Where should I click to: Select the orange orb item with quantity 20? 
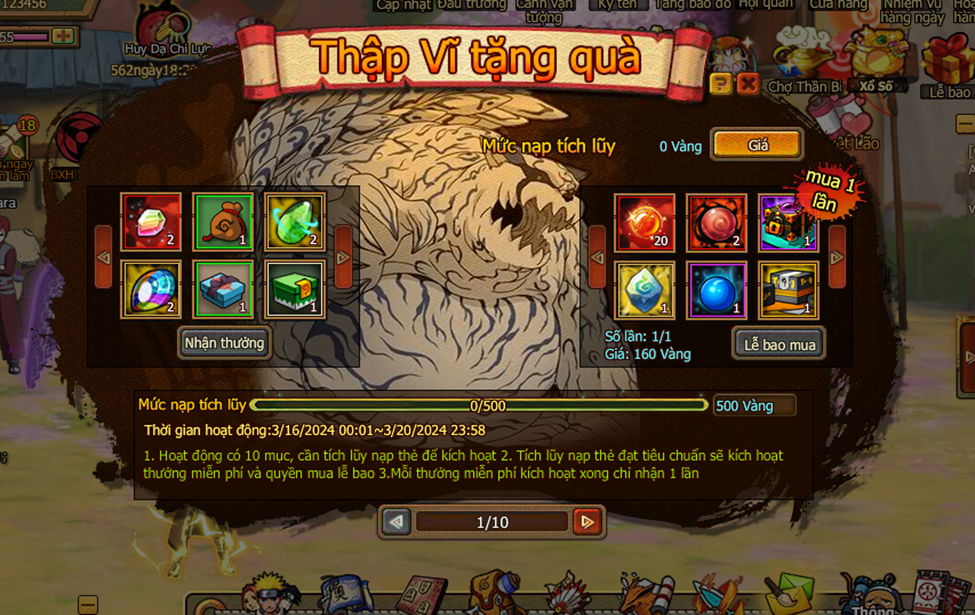coord(645,221)
